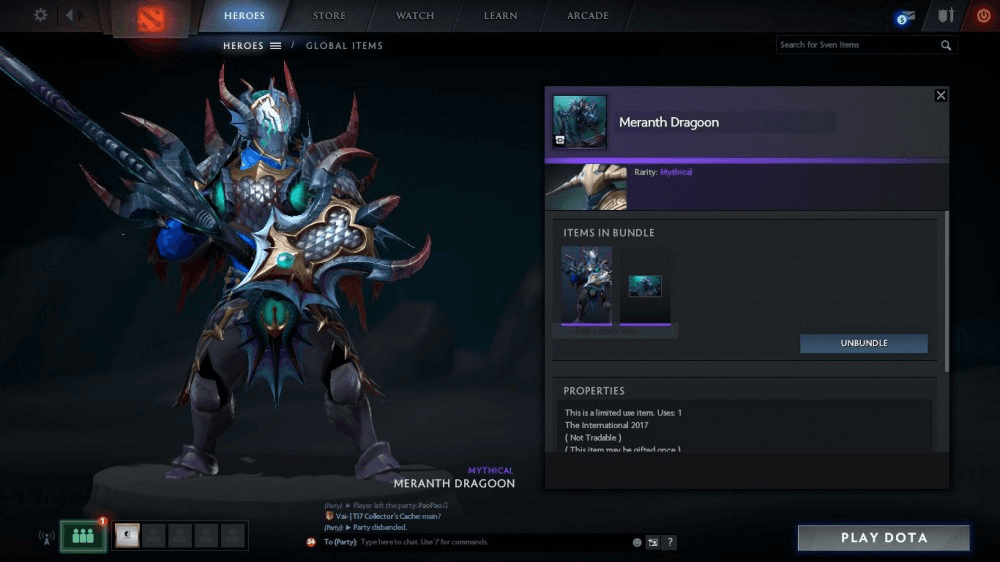
Task: Go back with the left arrow
Action: coord(70,15)
